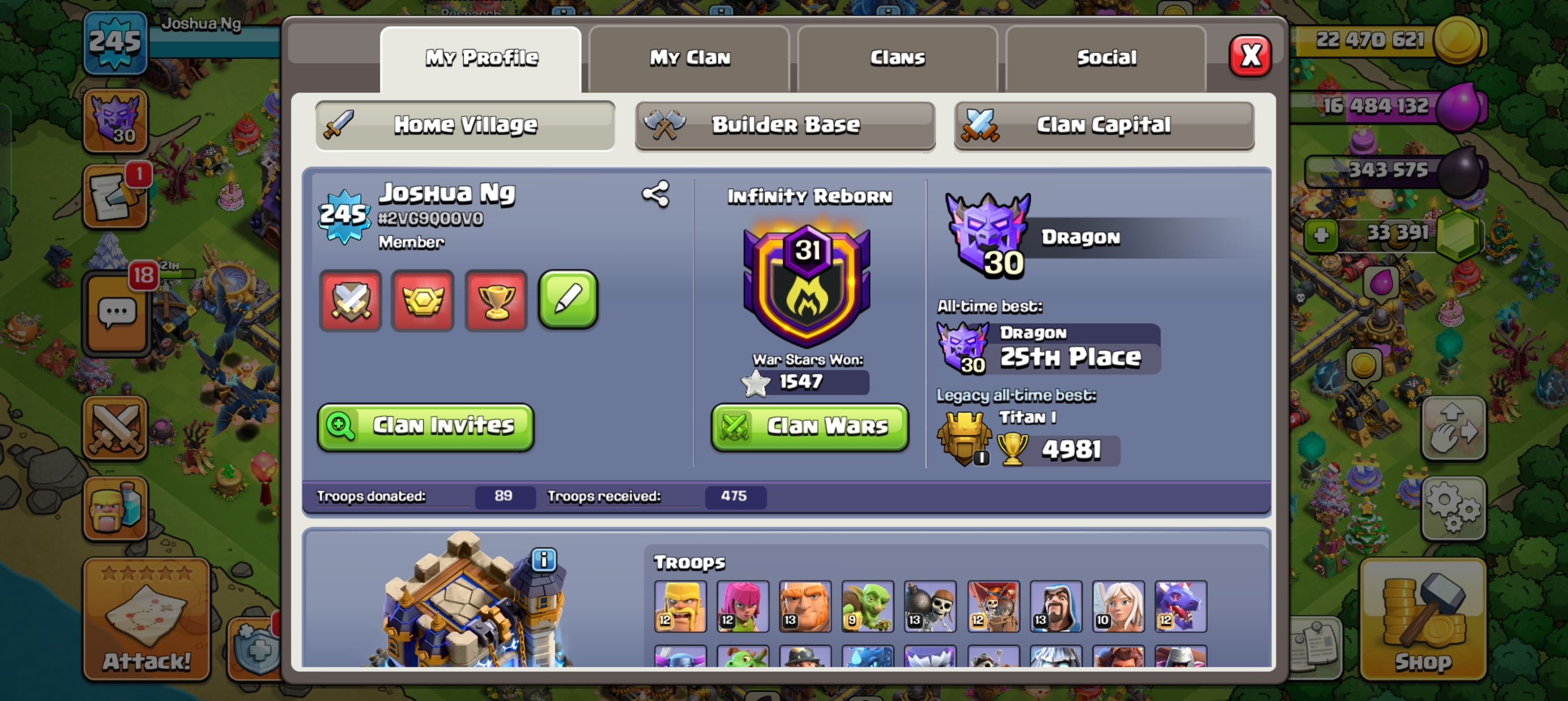1568x701 pixels.
Task: Open the Social tab
Action: [x=1107, y=57]
